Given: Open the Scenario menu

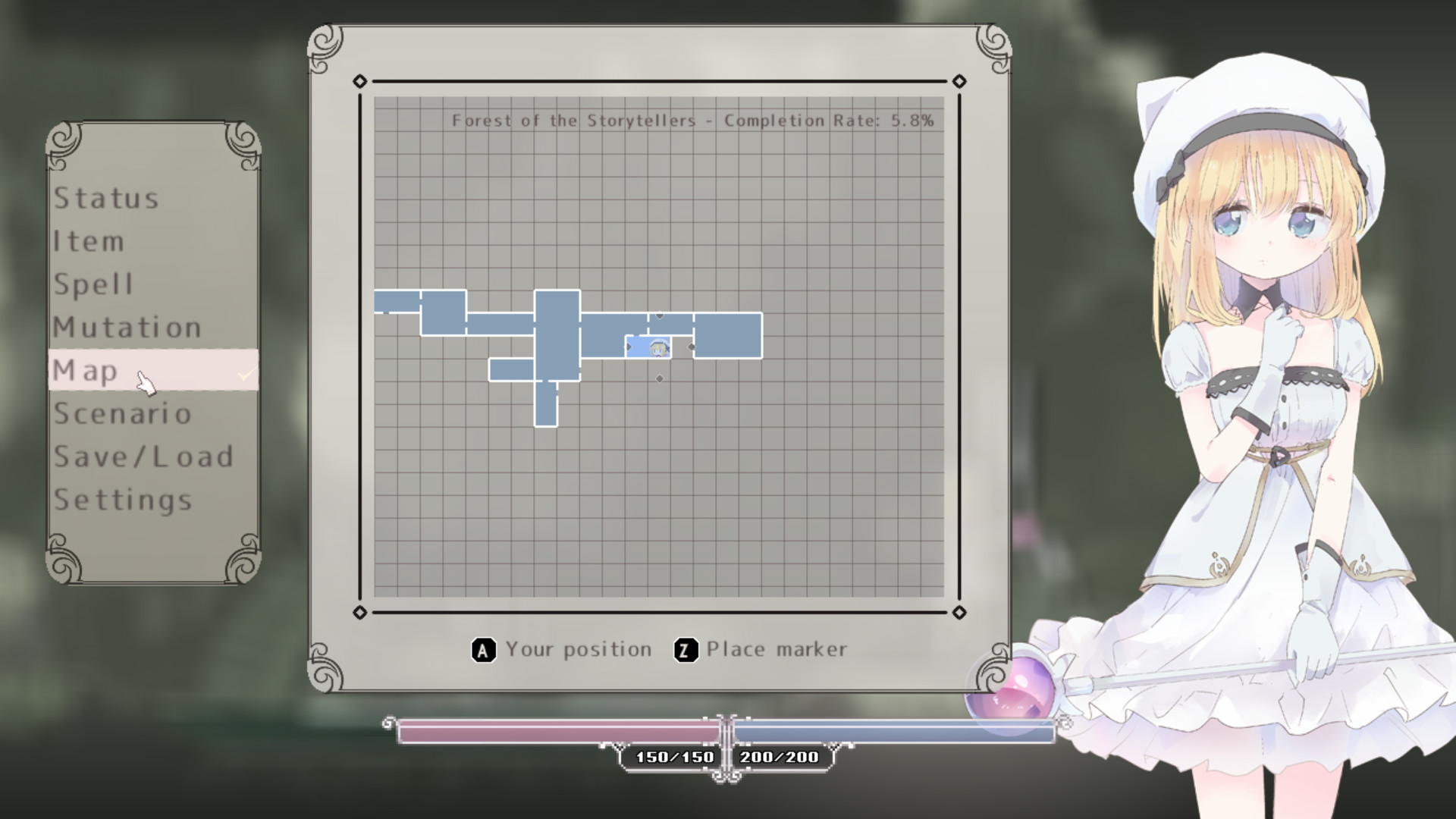Looking at the screenshot, I should click(x=123, y=414).
